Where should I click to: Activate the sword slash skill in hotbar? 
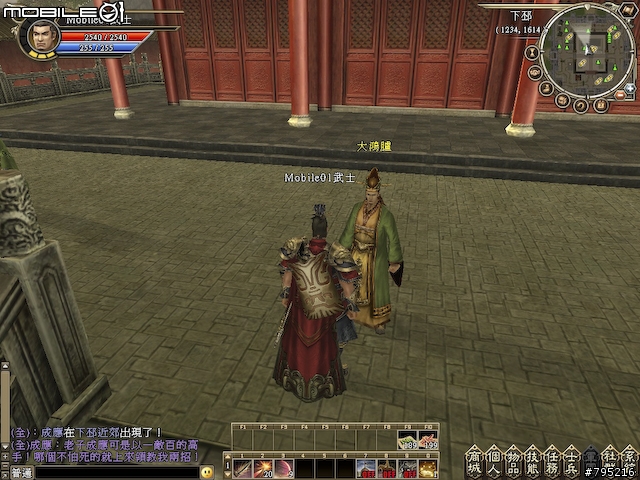[244, 468]
